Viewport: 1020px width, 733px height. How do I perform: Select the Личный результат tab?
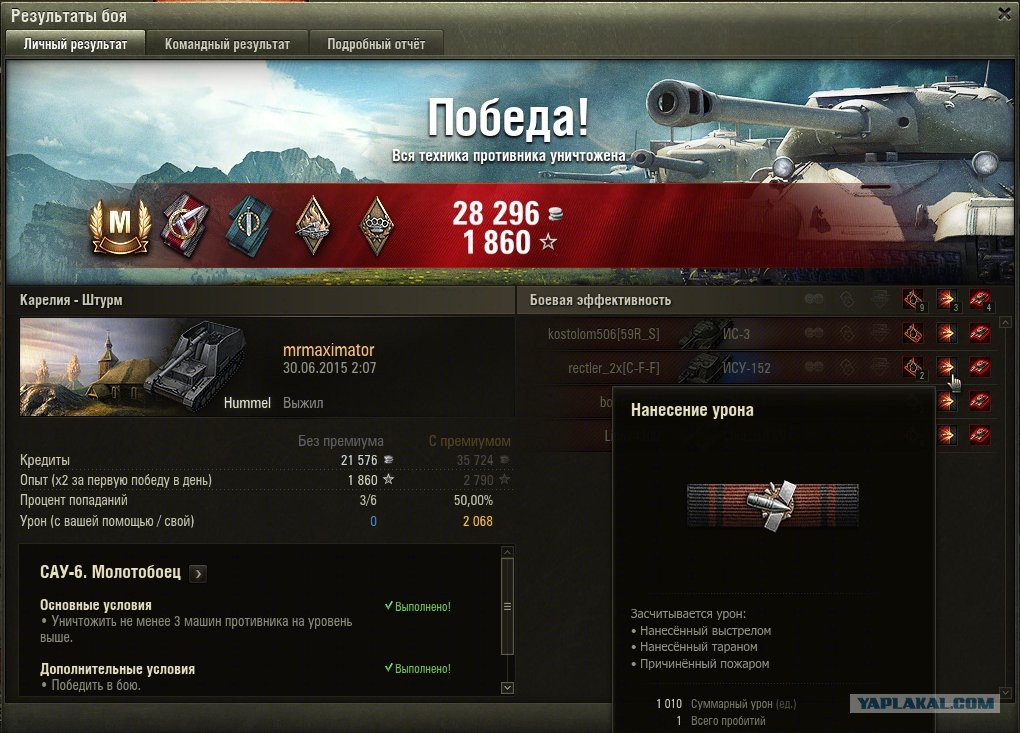pyautogui.click(x=76, y=44)
